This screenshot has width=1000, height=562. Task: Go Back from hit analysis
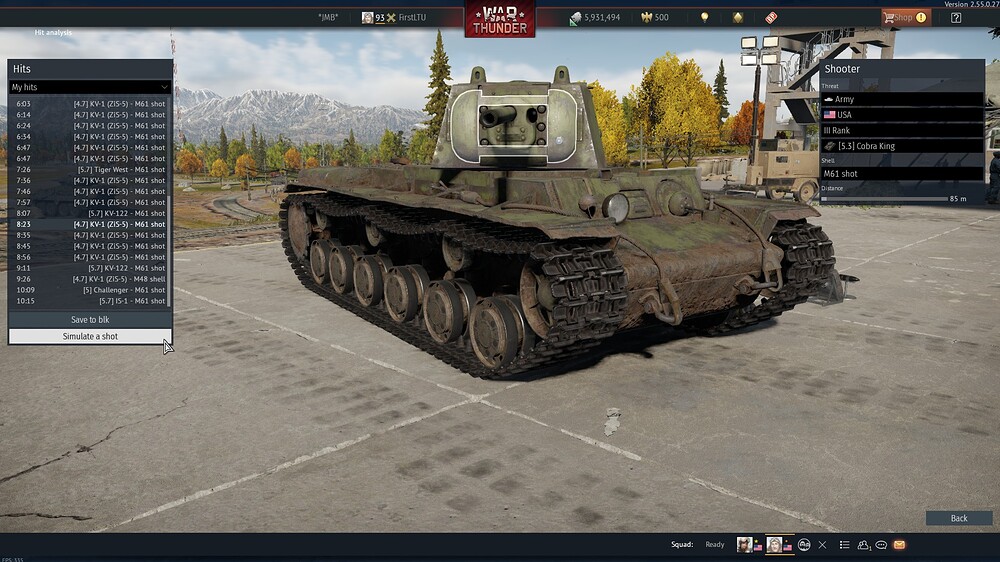(x=959, y=518)
